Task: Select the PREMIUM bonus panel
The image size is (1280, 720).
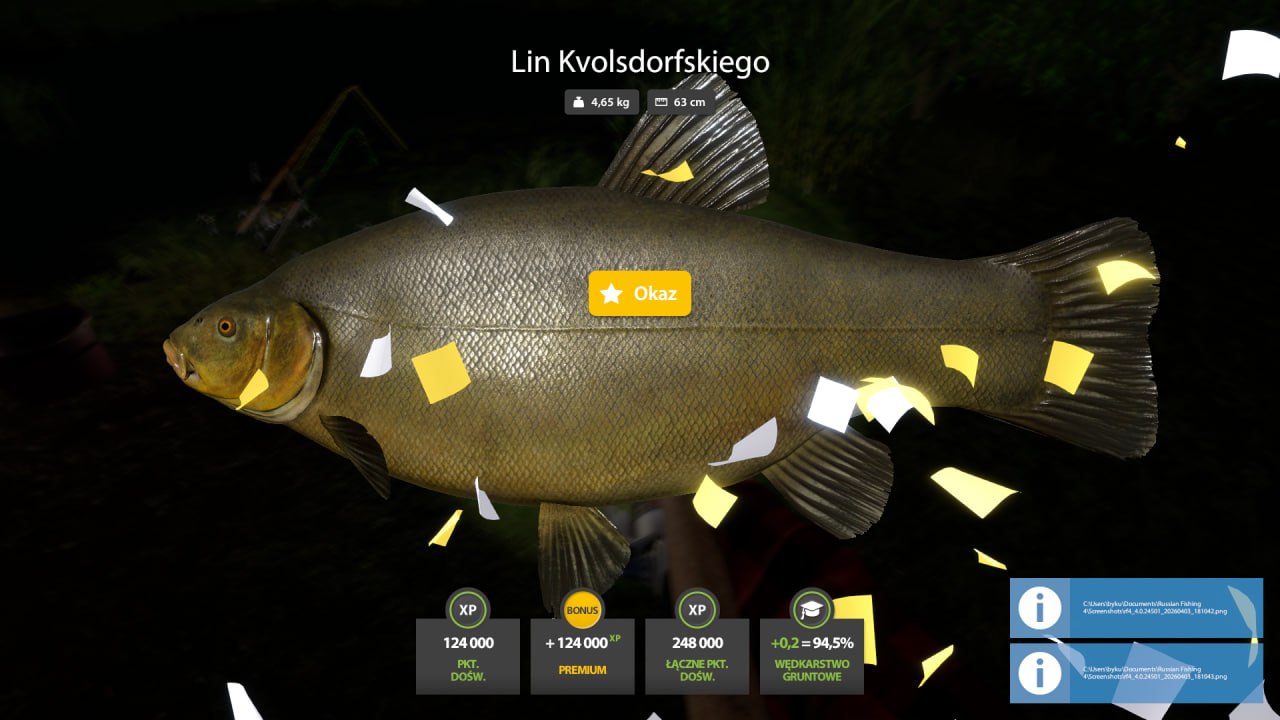Action: 582,655
